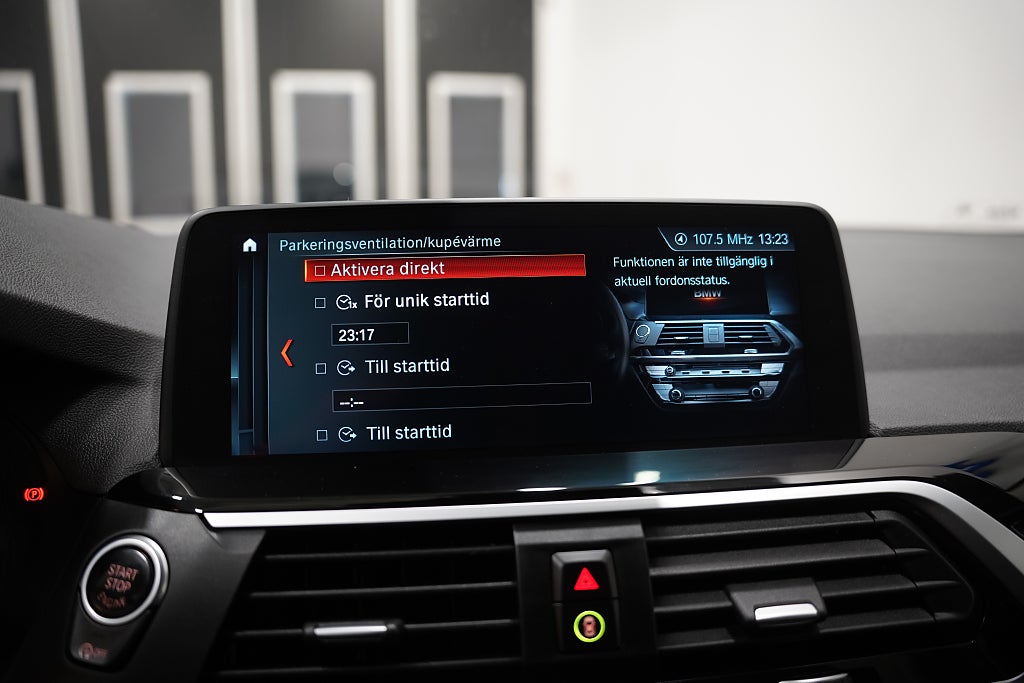Click the red back arrow
The width and height of the screenshot is (1024, 683).
(287, 352)
